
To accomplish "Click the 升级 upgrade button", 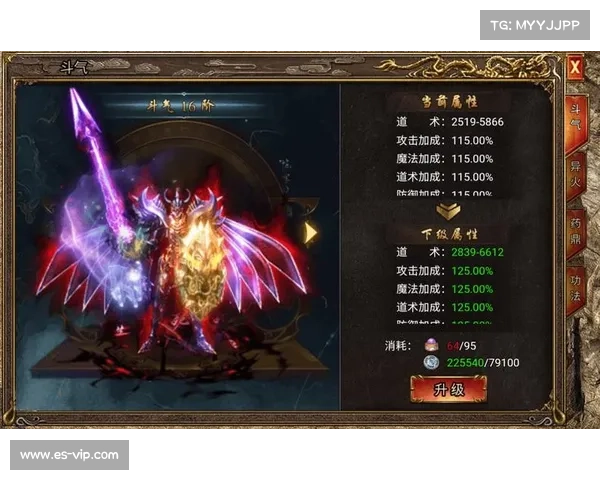I will point(441,389).
